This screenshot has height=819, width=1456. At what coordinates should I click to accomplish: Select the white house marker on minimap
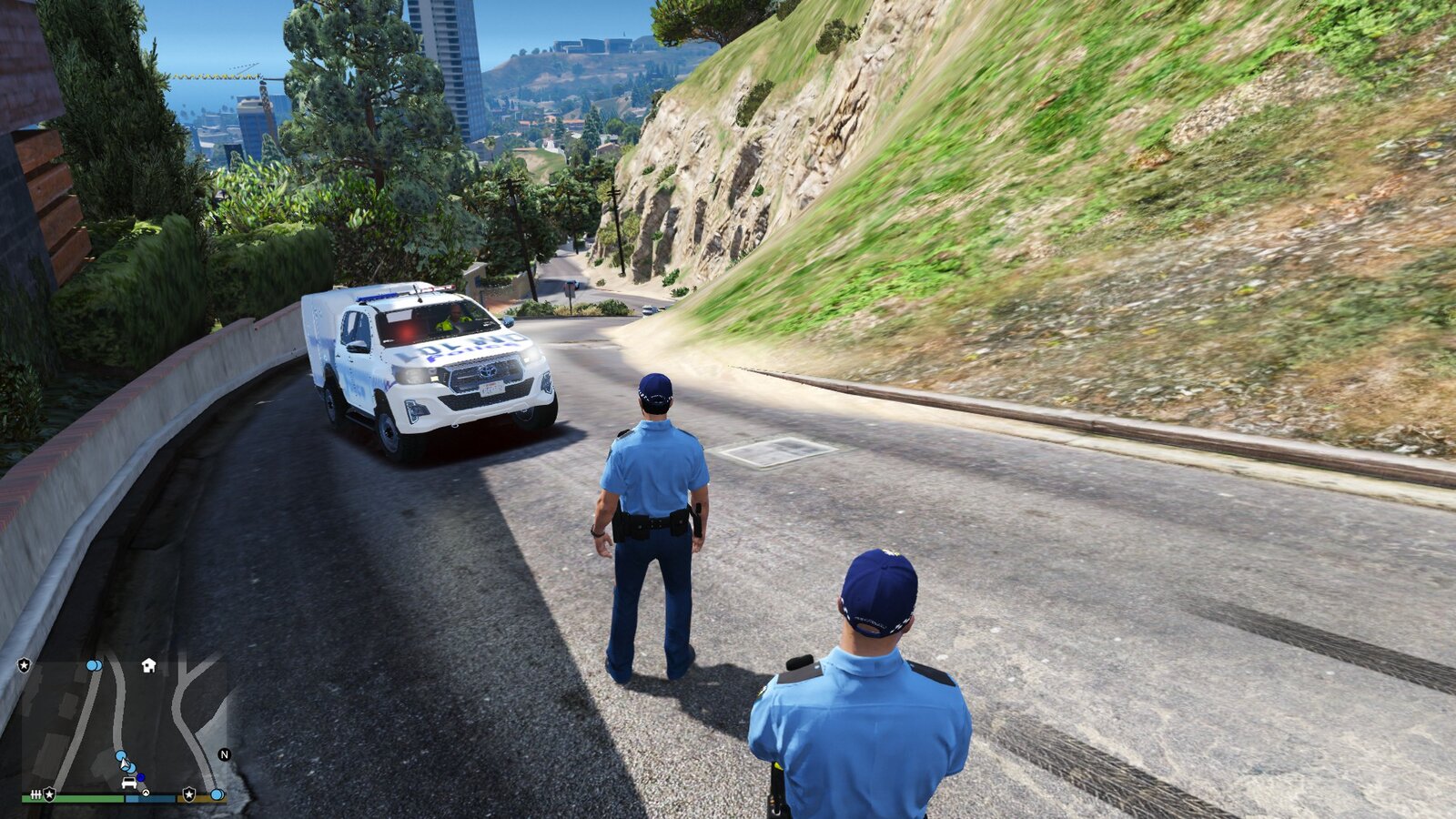(148, 666)
